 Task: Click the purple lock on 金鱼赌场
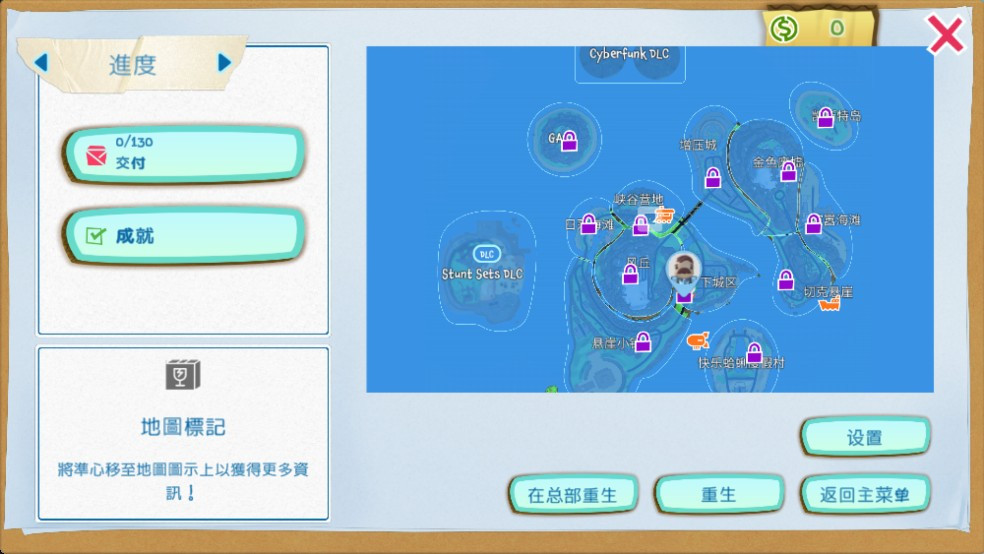[x=788, y=171]
